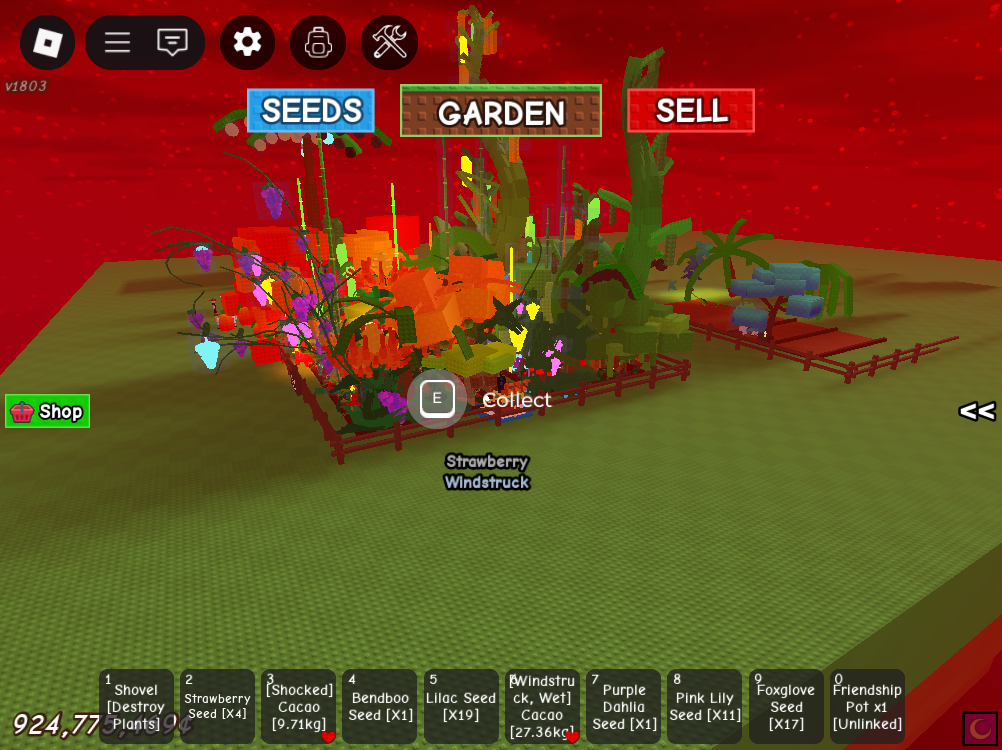Select the Purple Dahlia Seed slot

624,707
